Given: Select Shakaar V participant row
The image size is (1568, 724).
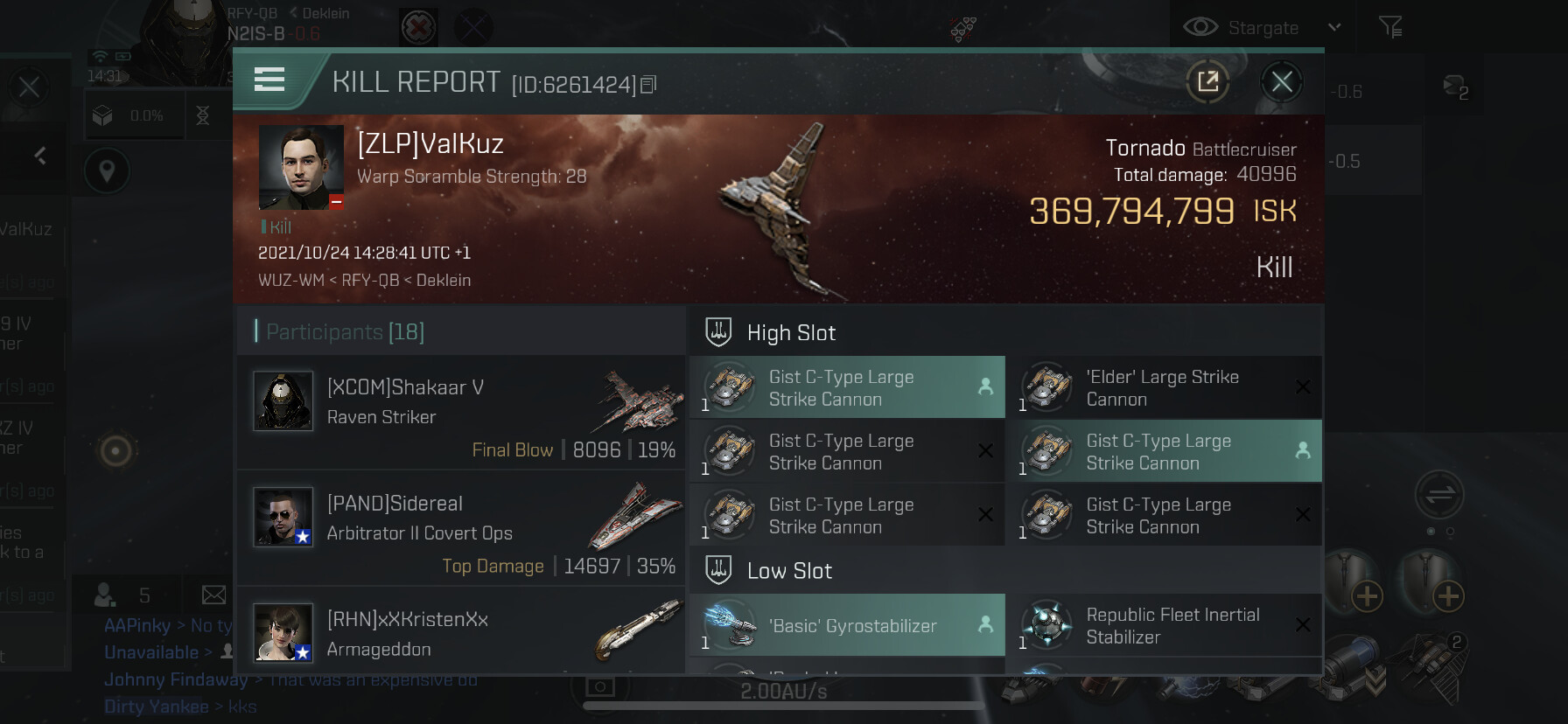Looking at the screenshot, I should click(461, 413).
